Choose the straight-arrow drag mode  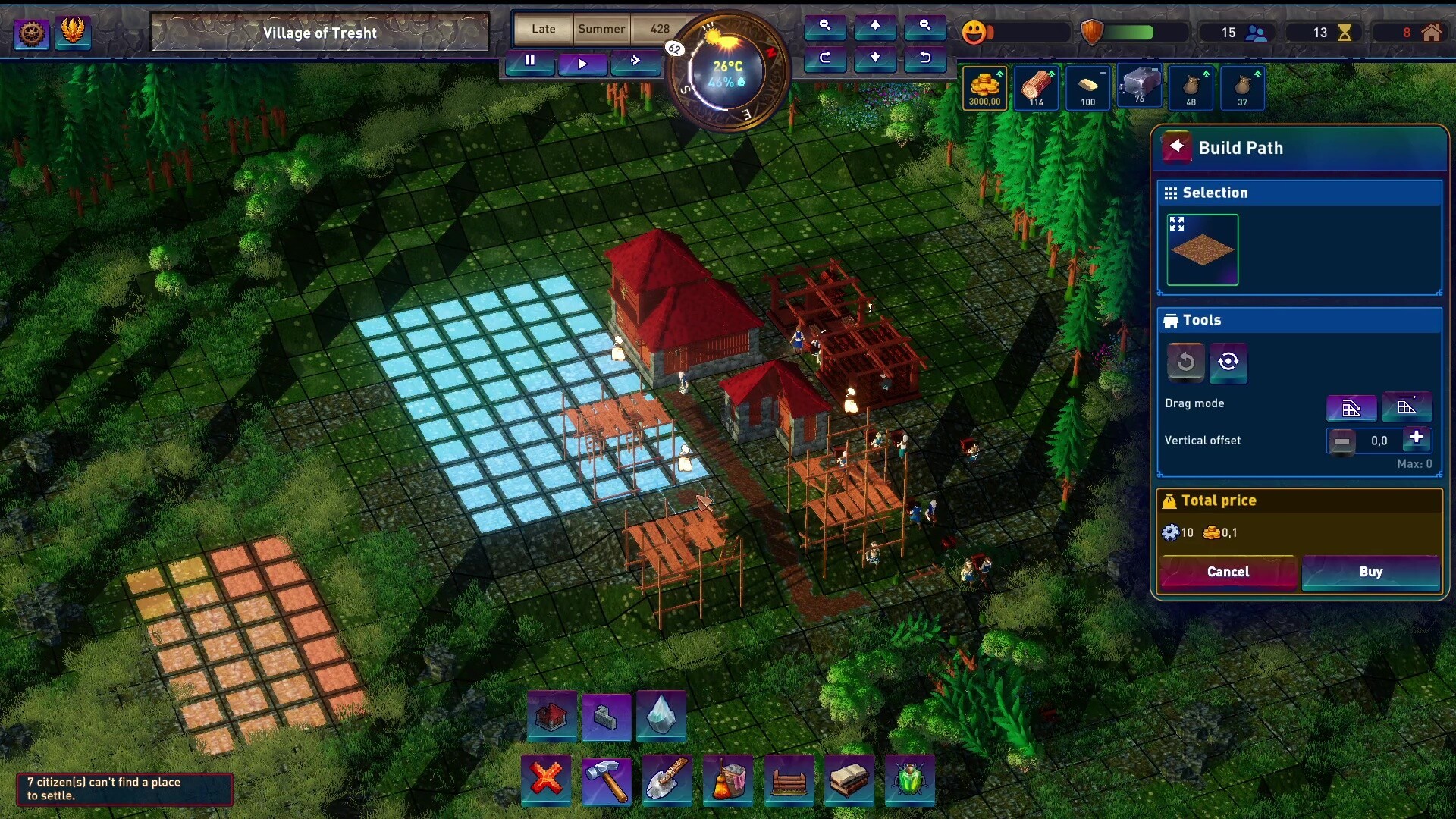tap(1407, 406)
